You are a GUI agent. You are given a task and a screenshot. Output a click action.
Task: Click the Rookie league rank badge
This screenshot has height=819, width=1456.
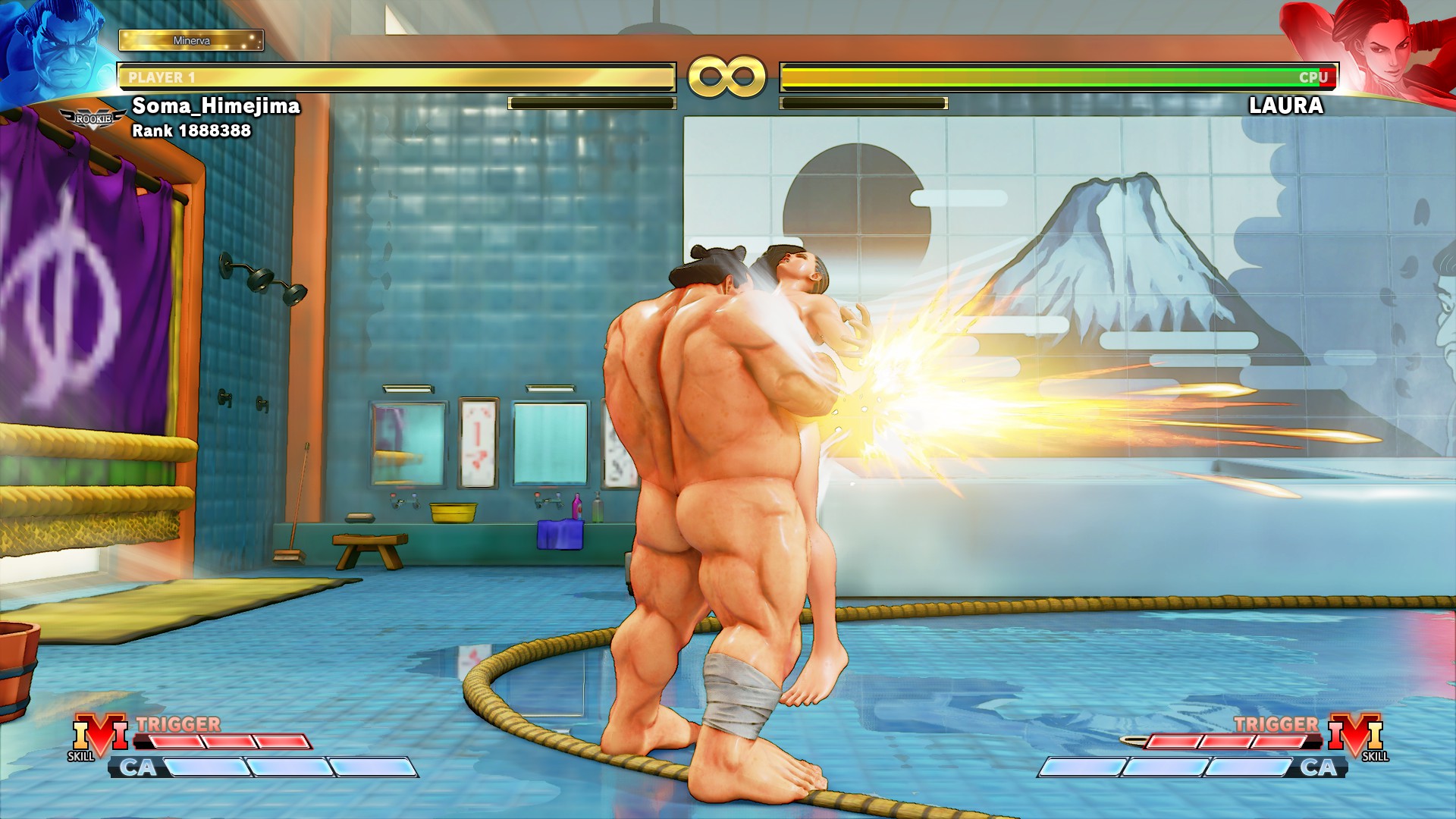(93, 119)
